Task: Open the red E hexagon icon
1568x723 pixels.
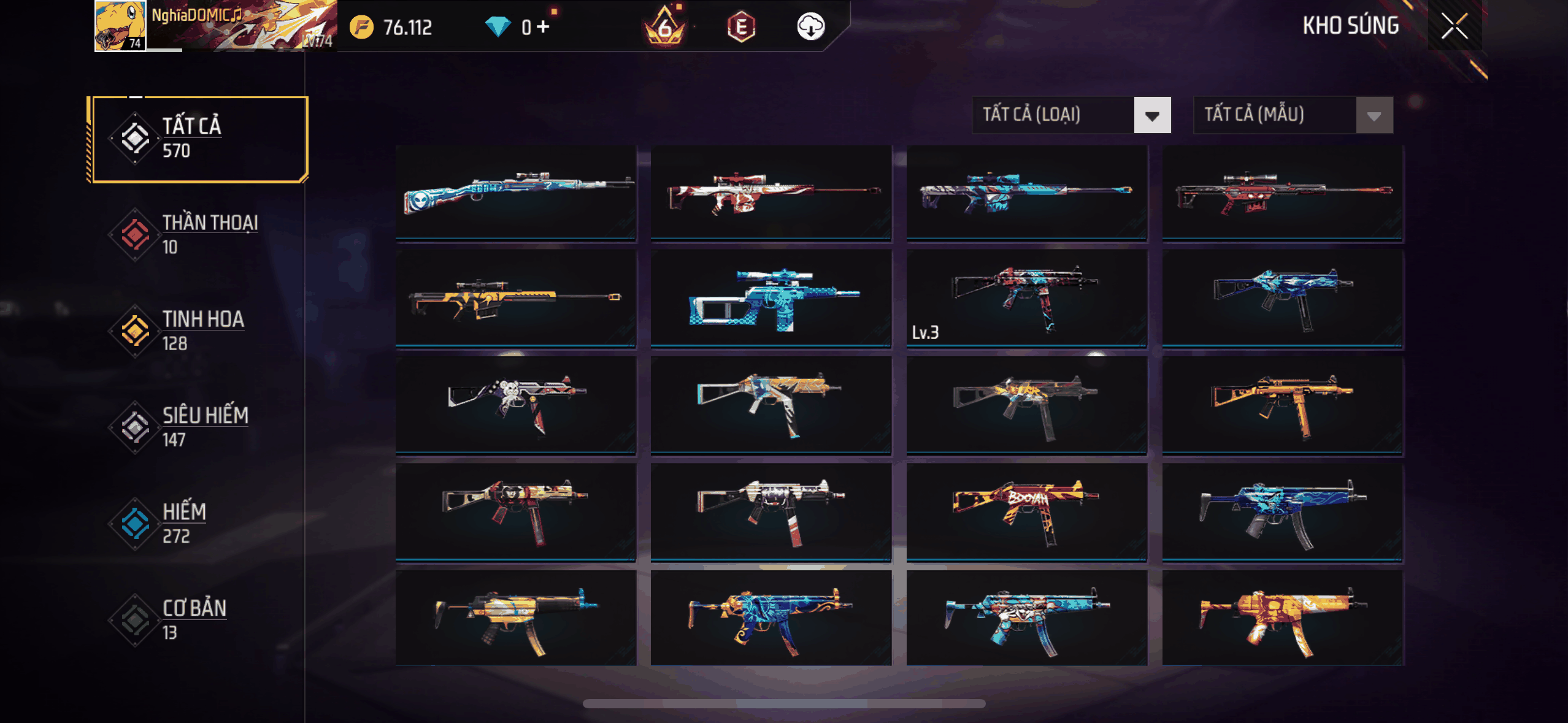Action: (741, 27)
